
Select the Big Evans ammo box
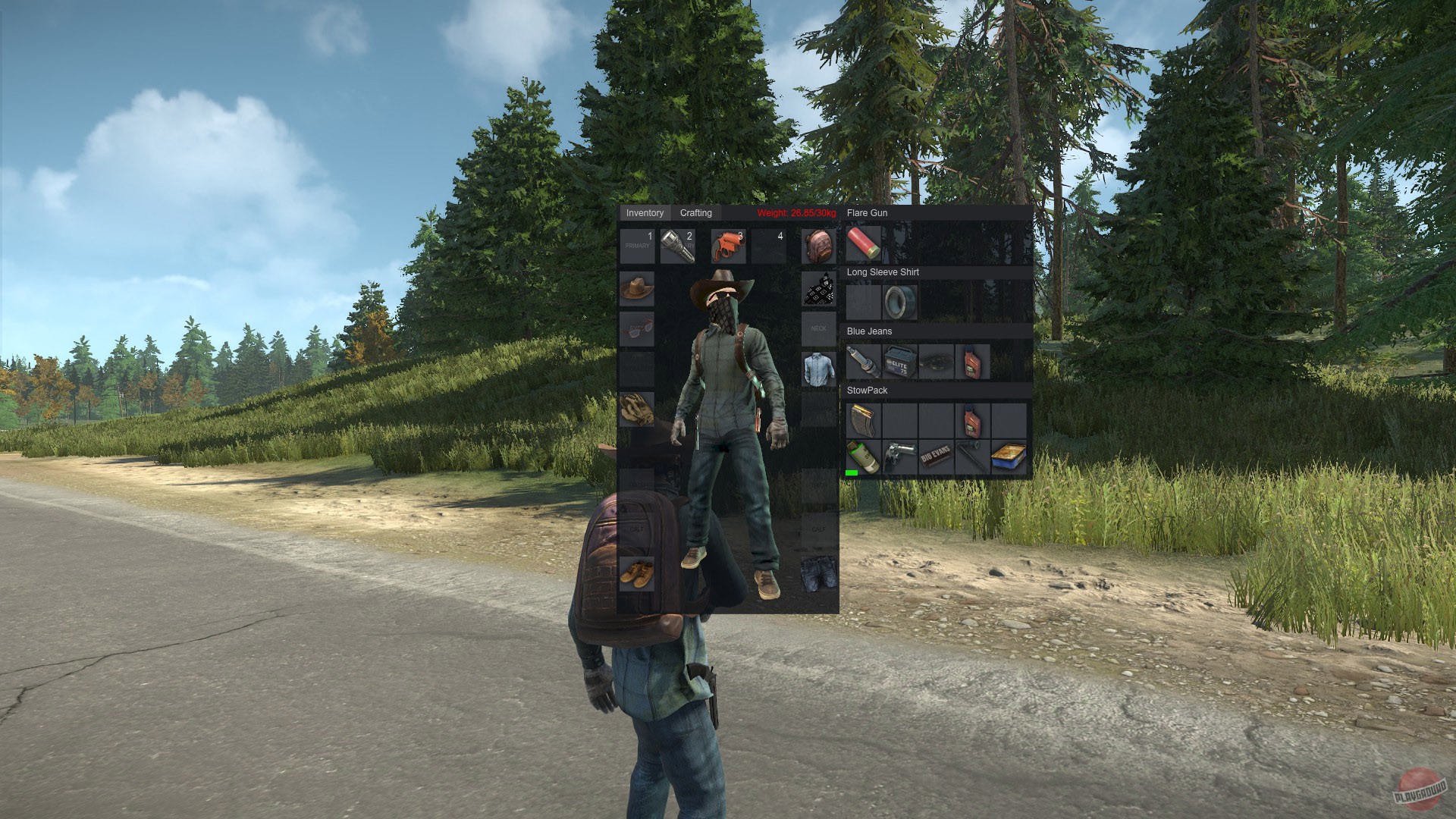tap(935, 454)
